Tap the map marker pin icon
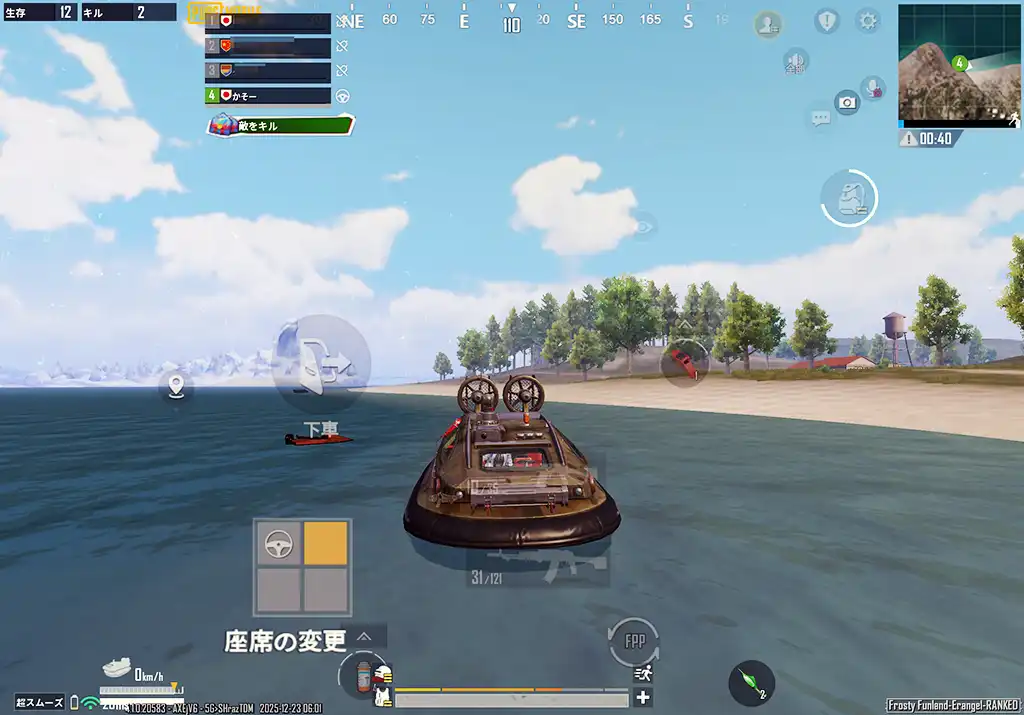Image resolution: width=1024 pixels, height=715 pixels. [177, 386]
